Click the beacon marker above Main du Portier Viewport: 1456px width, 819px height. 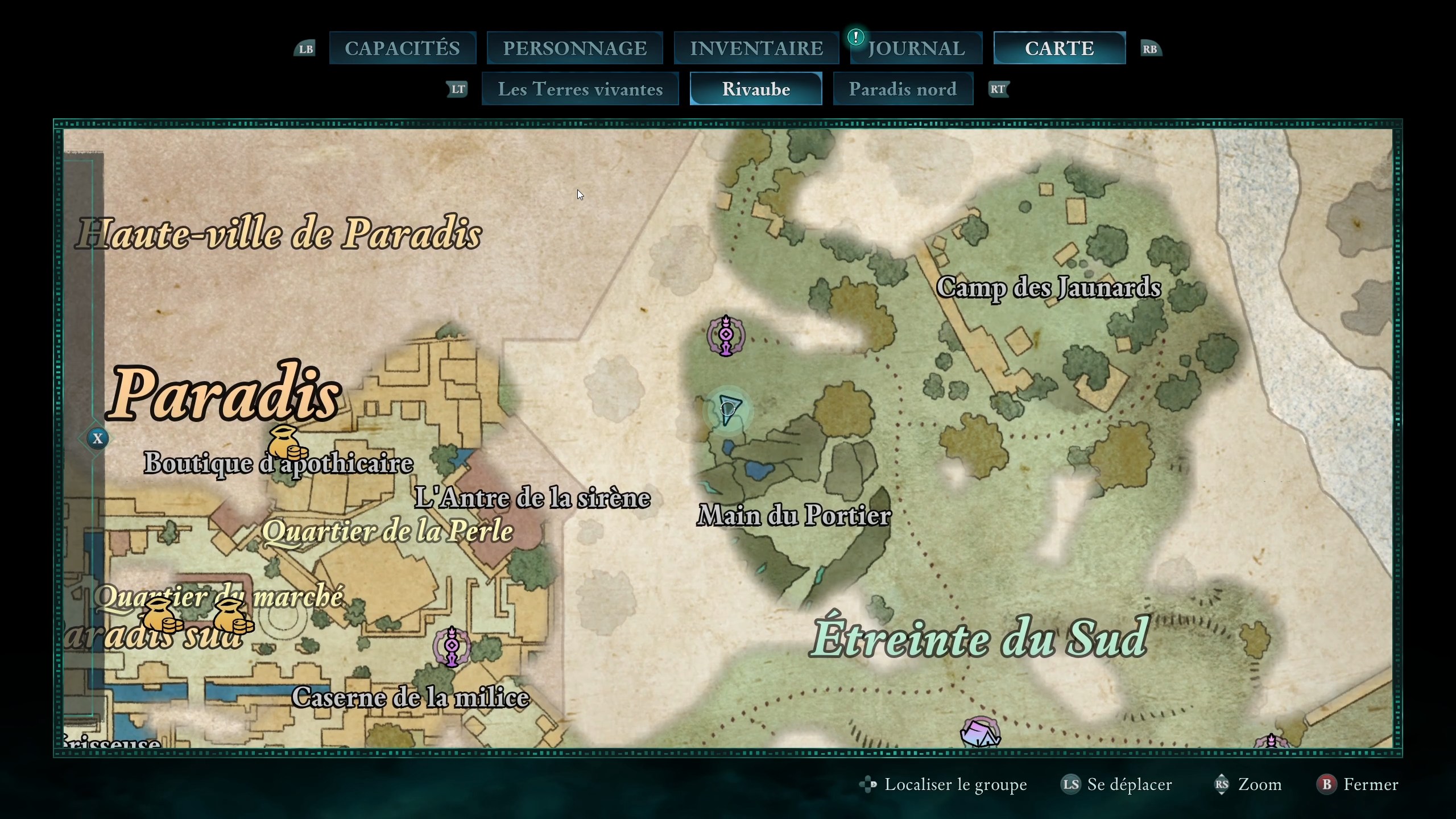(x=726, y=336)
